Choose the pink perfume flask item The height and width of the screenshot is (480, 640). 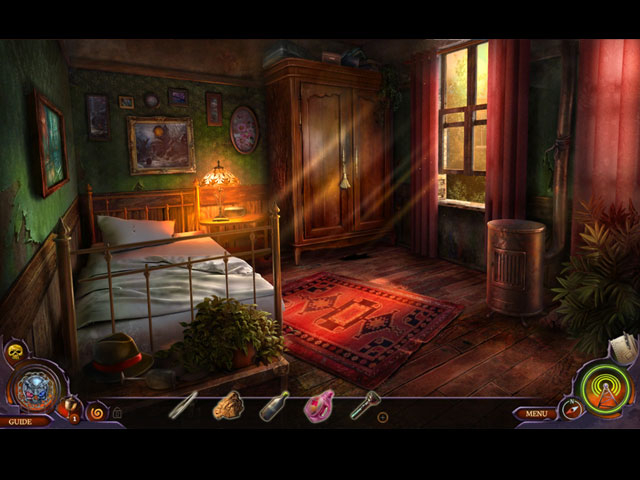click(x=320, y=406)
